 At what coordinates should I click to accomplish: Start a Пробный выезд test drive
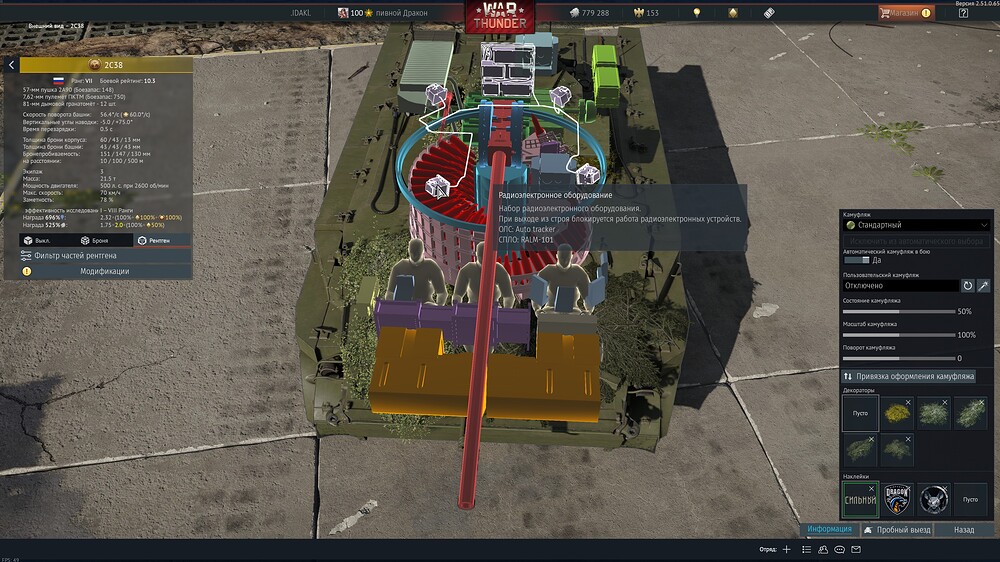click(897, 529)
